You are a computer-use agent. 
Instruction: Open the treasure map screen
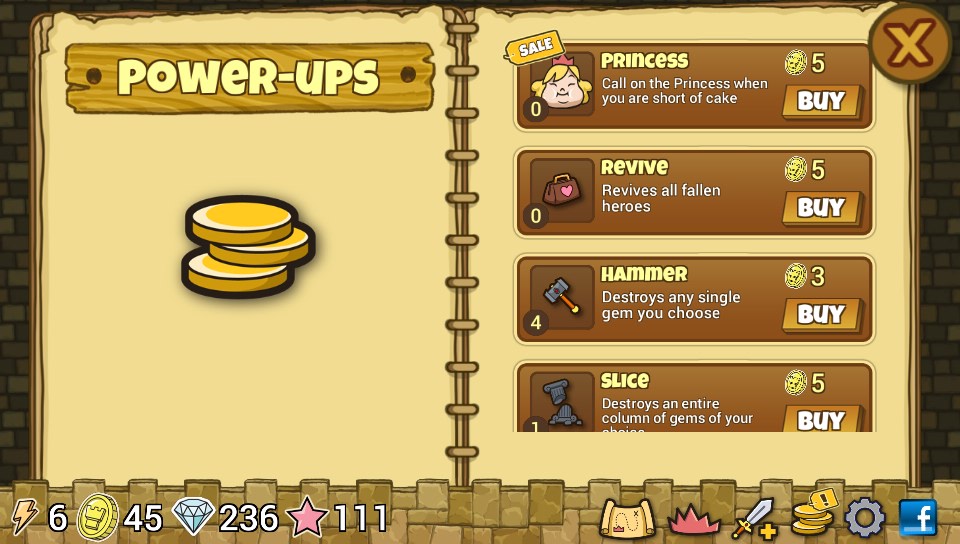[x=627, y=518]
